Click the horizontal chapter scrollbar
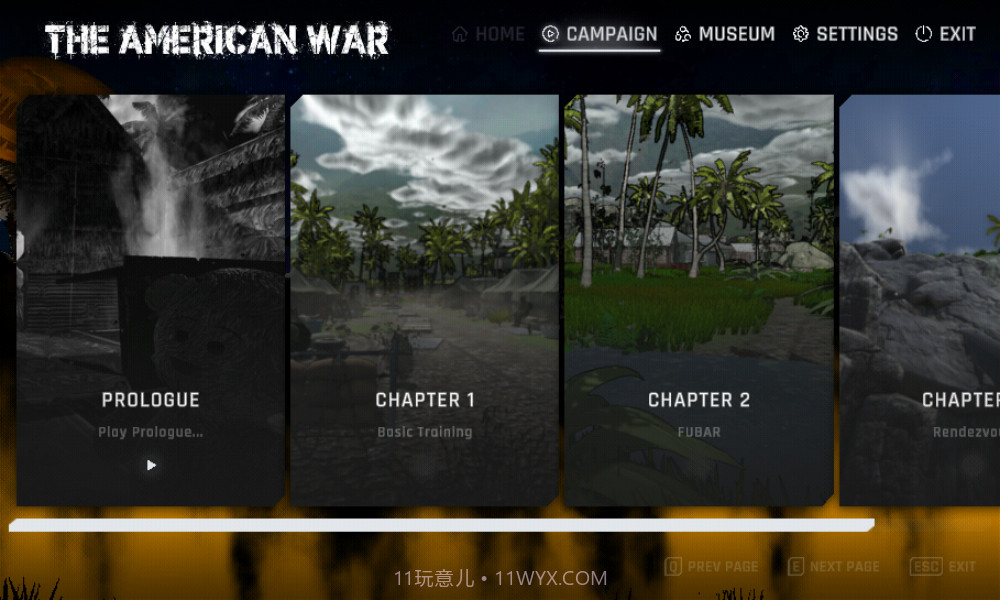The image size is (1000, 600). 440,525
